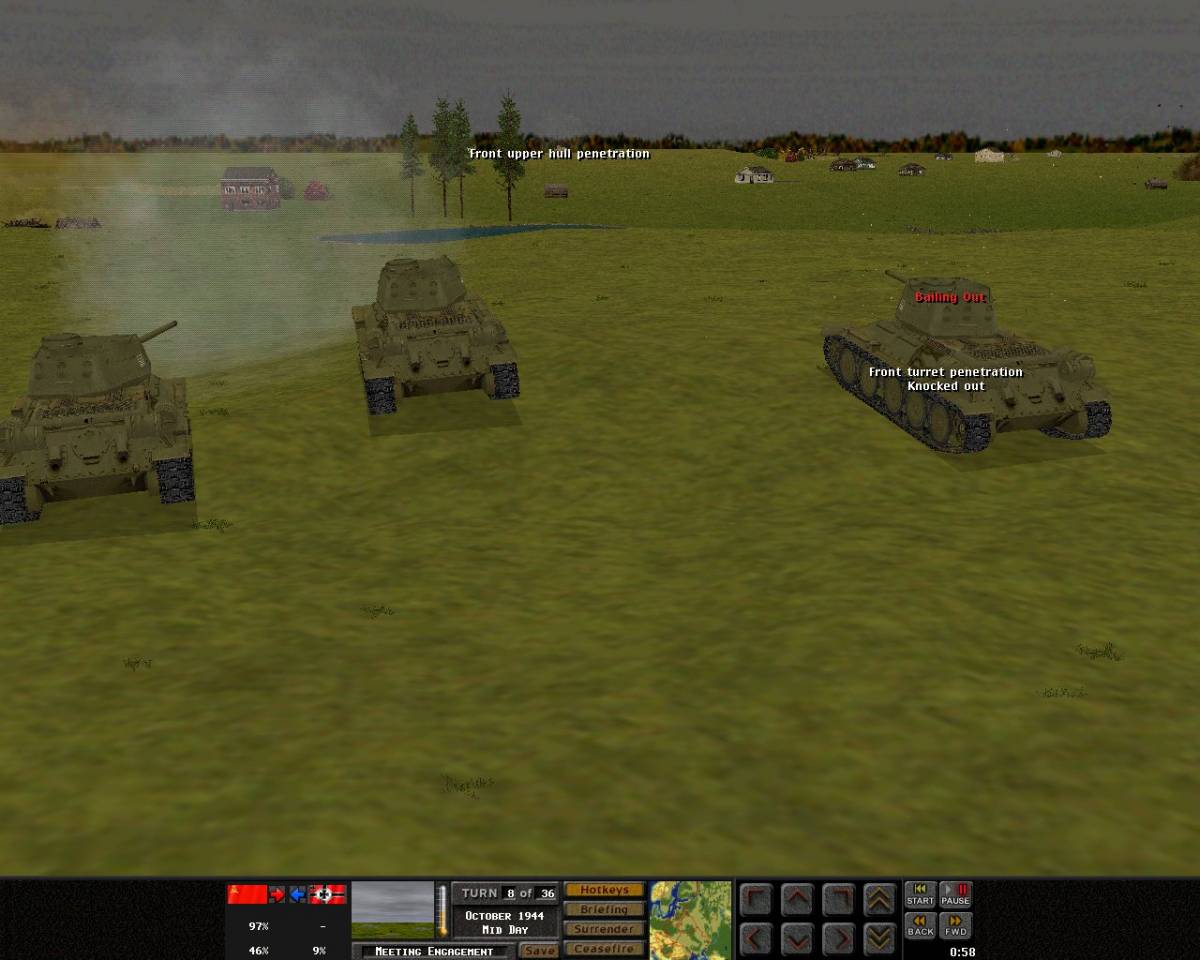Pause the turn replay
This screenshot has height=960, width=1200.
coord(956,895)
